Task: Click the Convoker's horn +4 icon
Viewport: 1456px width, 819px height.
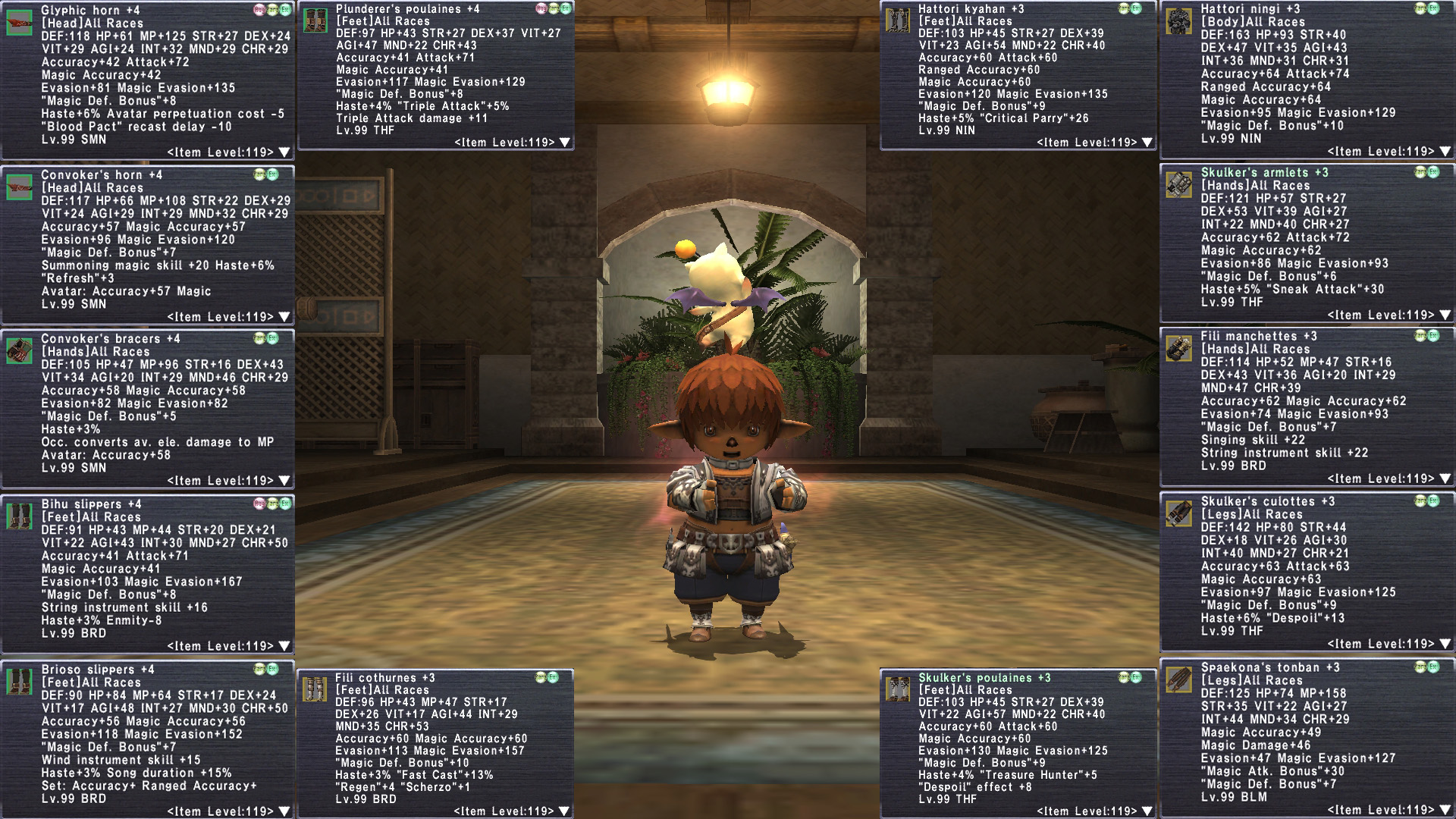Action: point(20,187)
